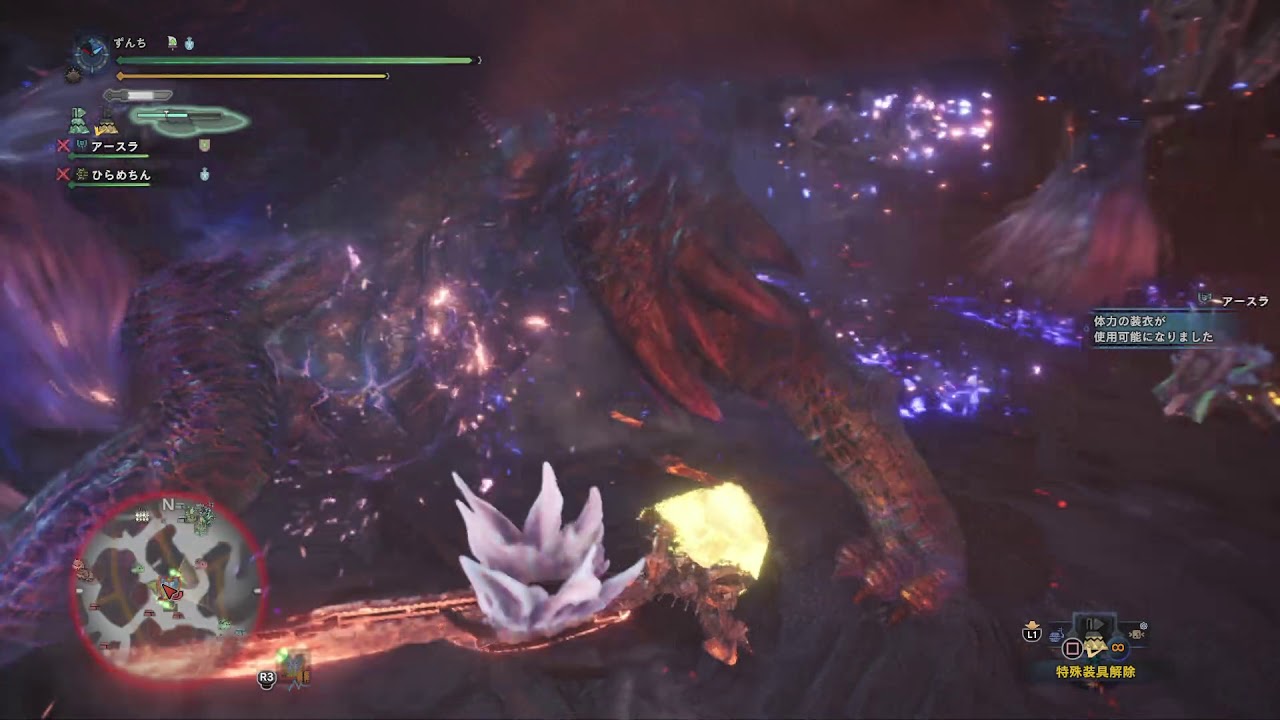1280x720 pixels.
Task: Select party member アースラ in the list
Action: coord(114,146)
